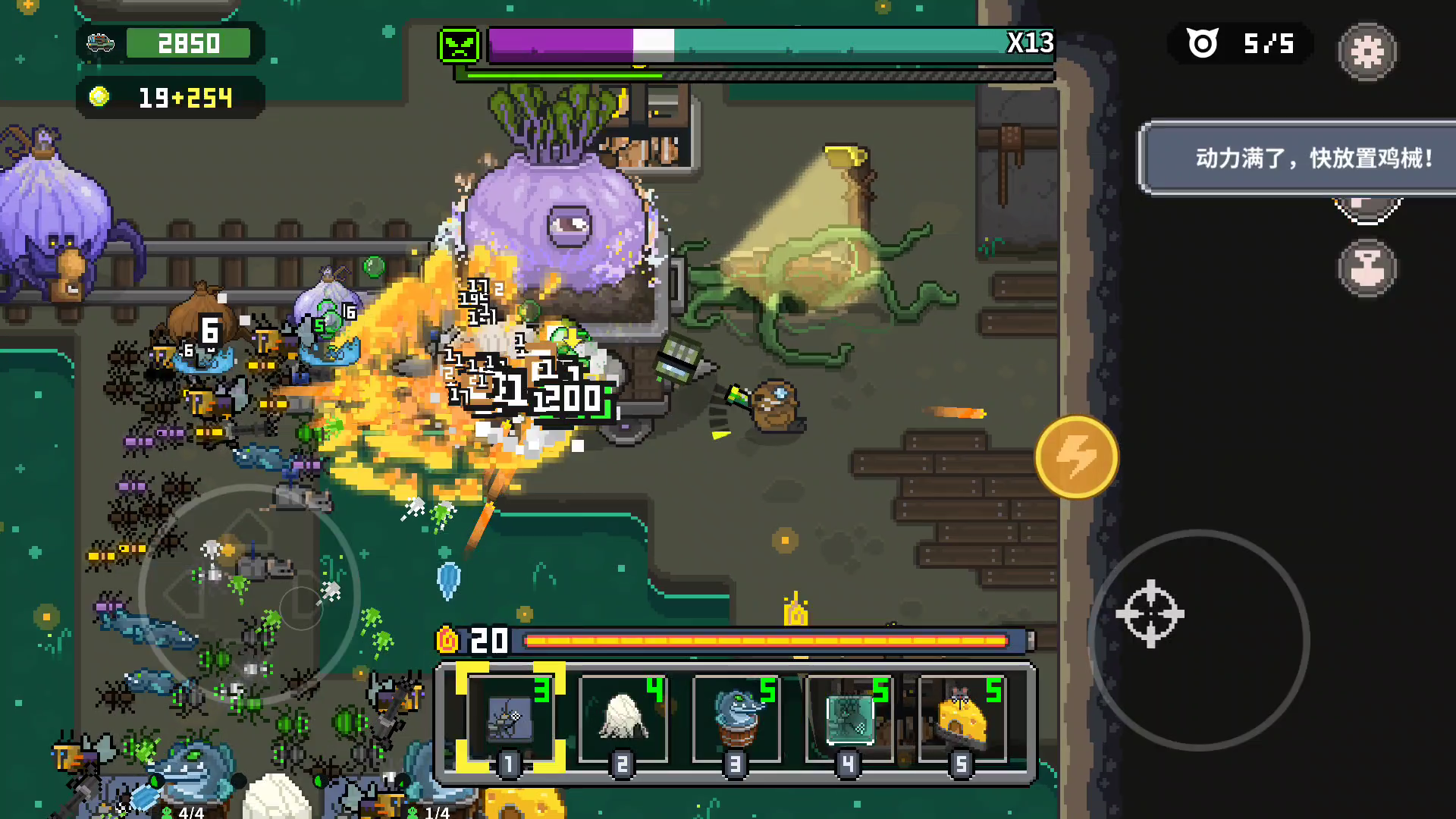The height and width of the screenshot is (819, 1456).
Task: Tap the '动力满了' notification banner
Action: point(1298,158)
